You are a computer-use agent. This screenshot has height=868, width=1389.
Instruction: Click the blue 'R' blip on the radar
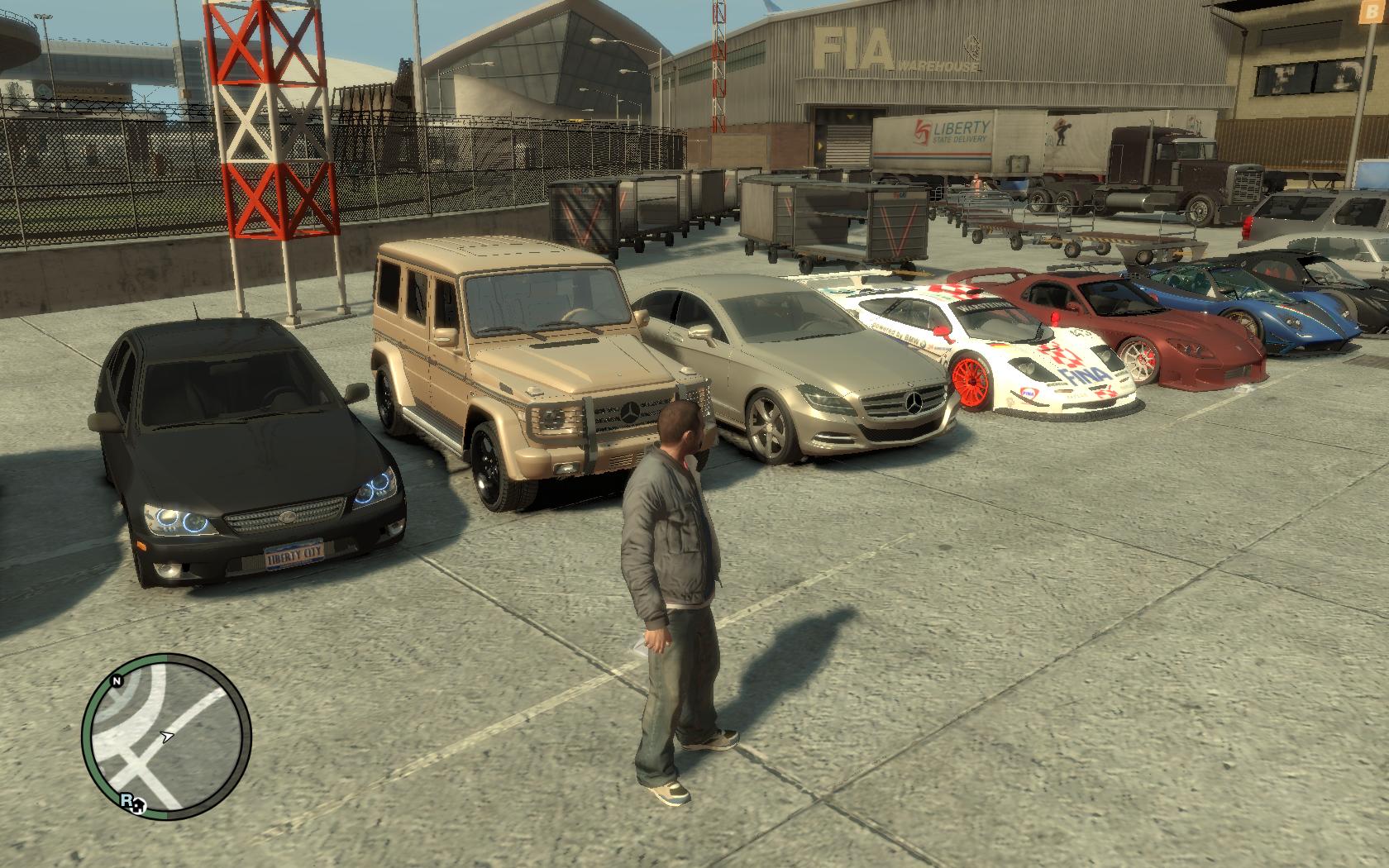click(126, 799)
